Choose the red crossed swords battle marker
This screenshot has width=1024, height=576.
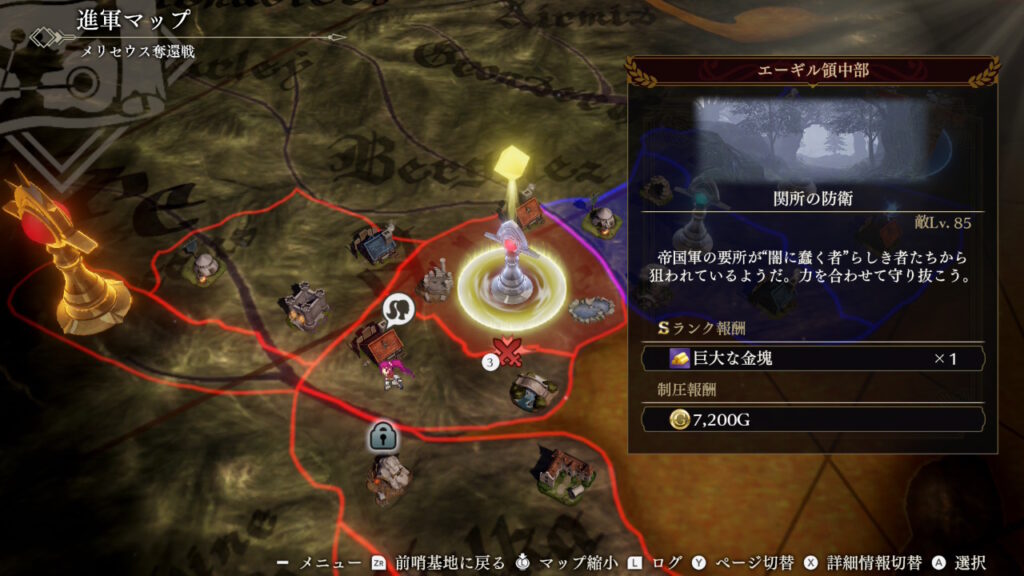point(510,351)
